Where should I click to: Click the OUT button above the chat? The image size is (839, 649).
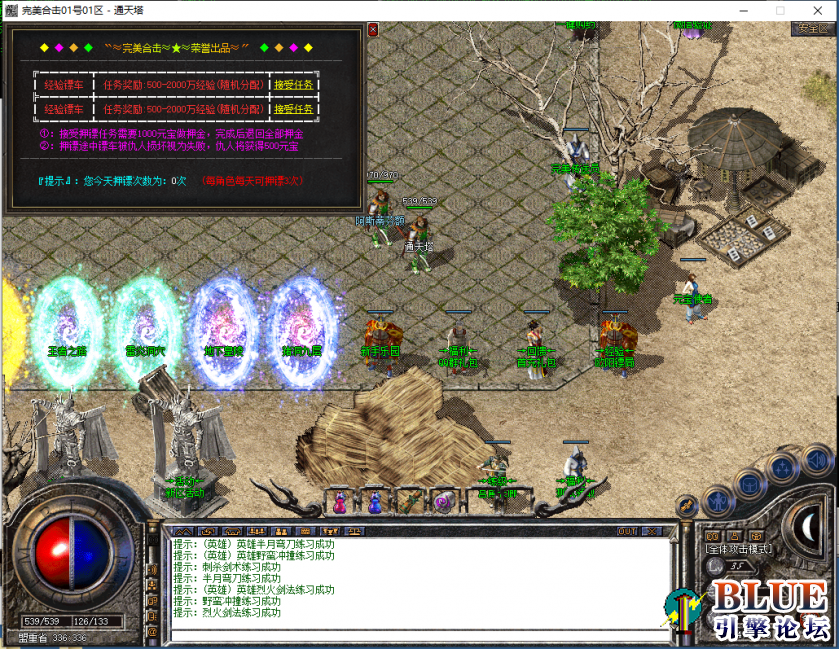pos(627,531)
